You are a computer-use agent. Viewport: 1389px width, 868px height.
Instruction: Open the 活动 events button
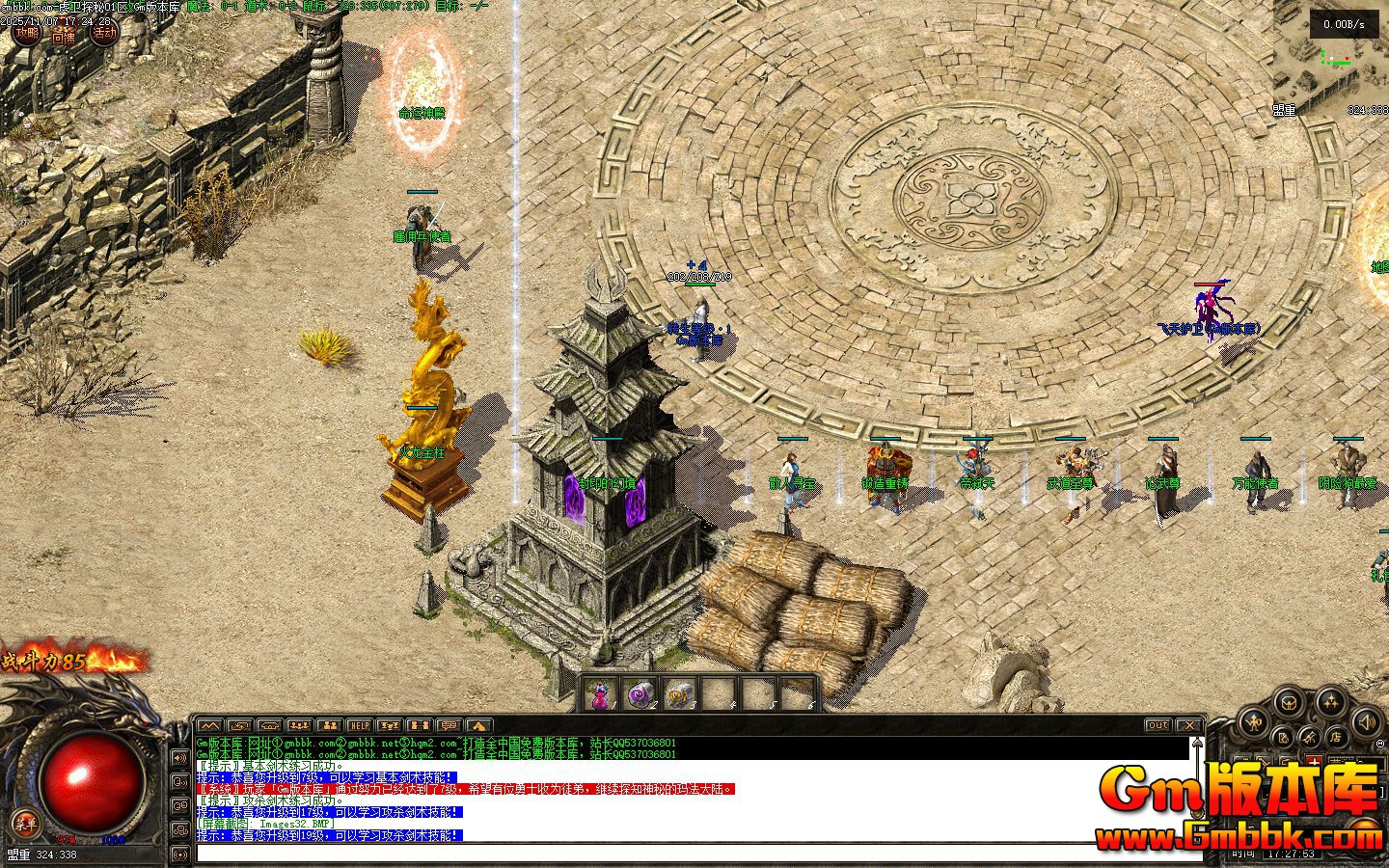pyautogui.click(x=104, y=33)
